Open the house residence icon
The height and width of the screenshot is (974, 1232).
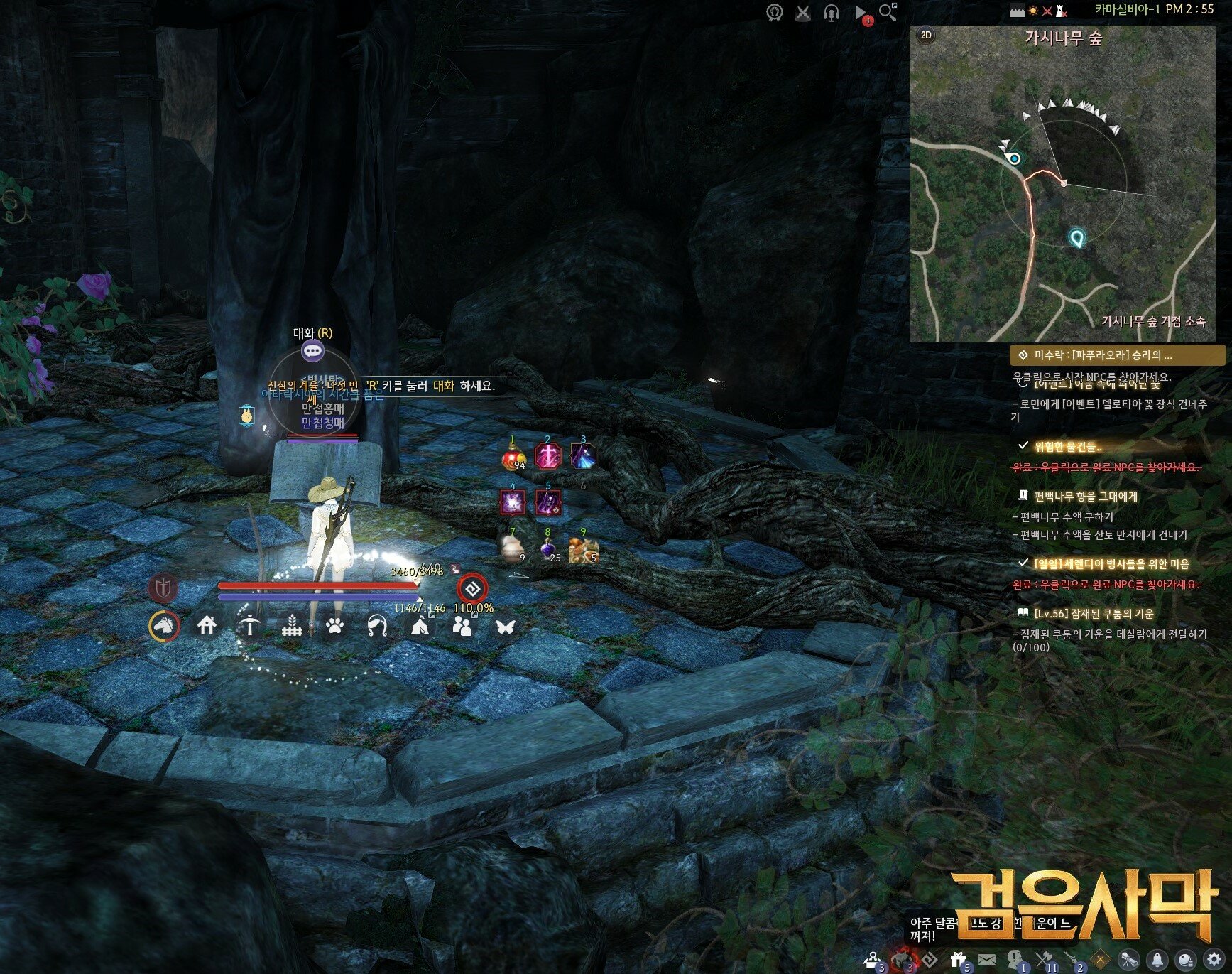(x=207, y=626)
